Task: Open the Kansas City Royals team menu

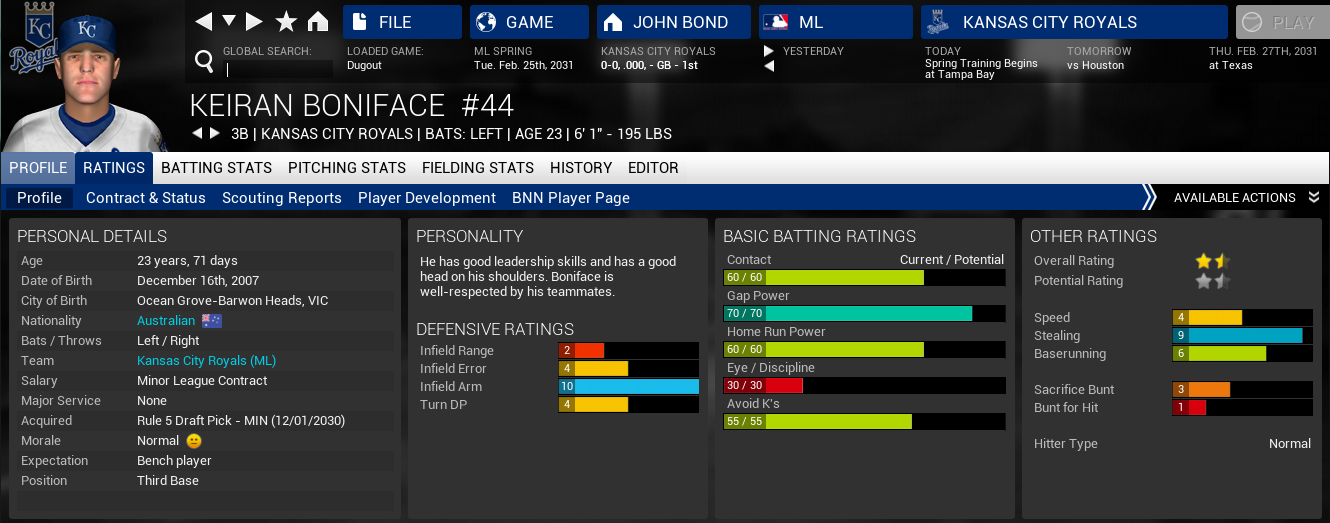Action: coord(1073,22)
